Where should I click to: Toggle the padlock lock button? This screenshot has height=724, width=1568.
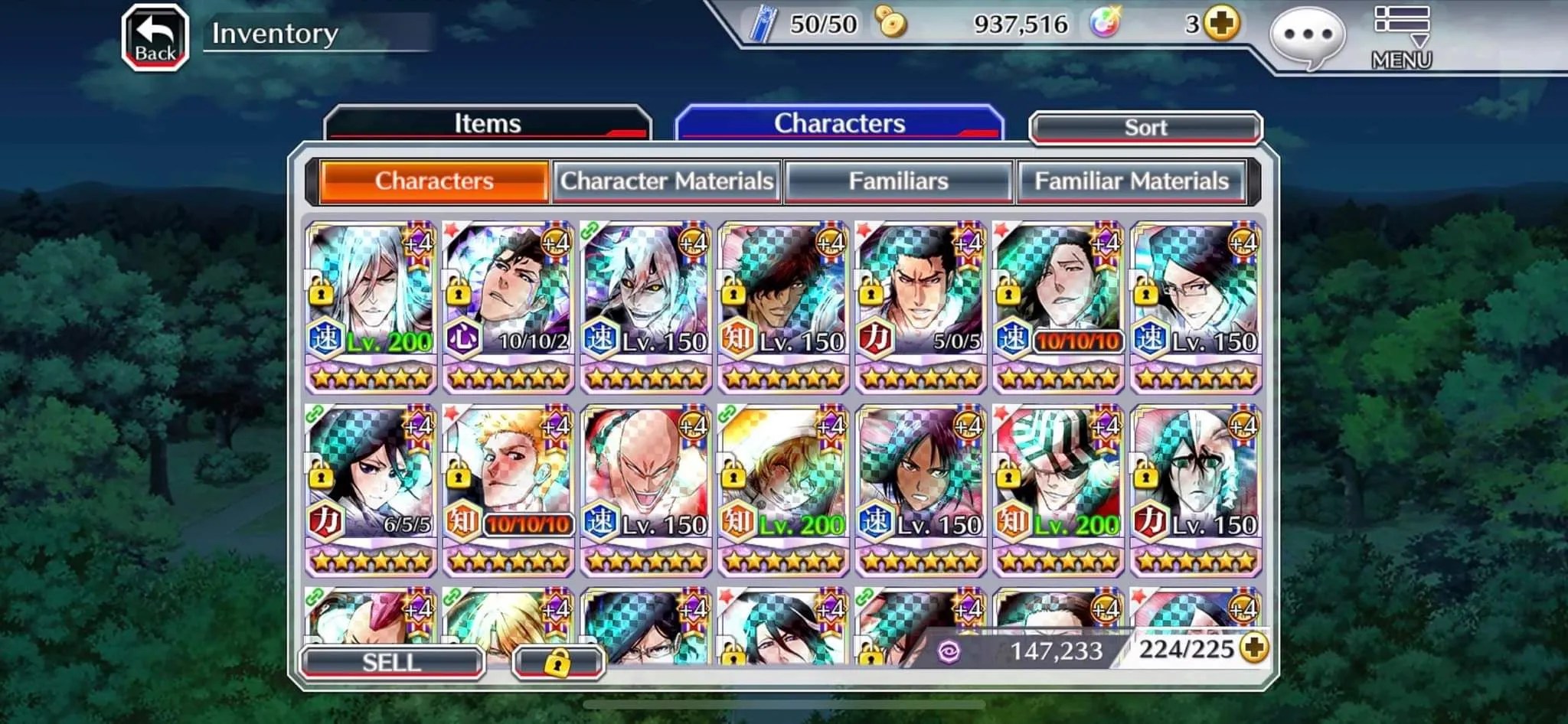click(557, 662)
